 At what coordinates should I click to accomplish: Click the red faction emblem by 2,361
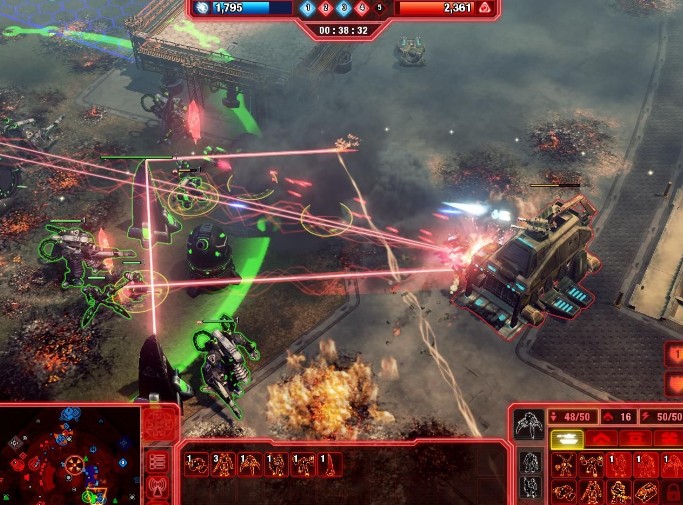tap(484, 8)
